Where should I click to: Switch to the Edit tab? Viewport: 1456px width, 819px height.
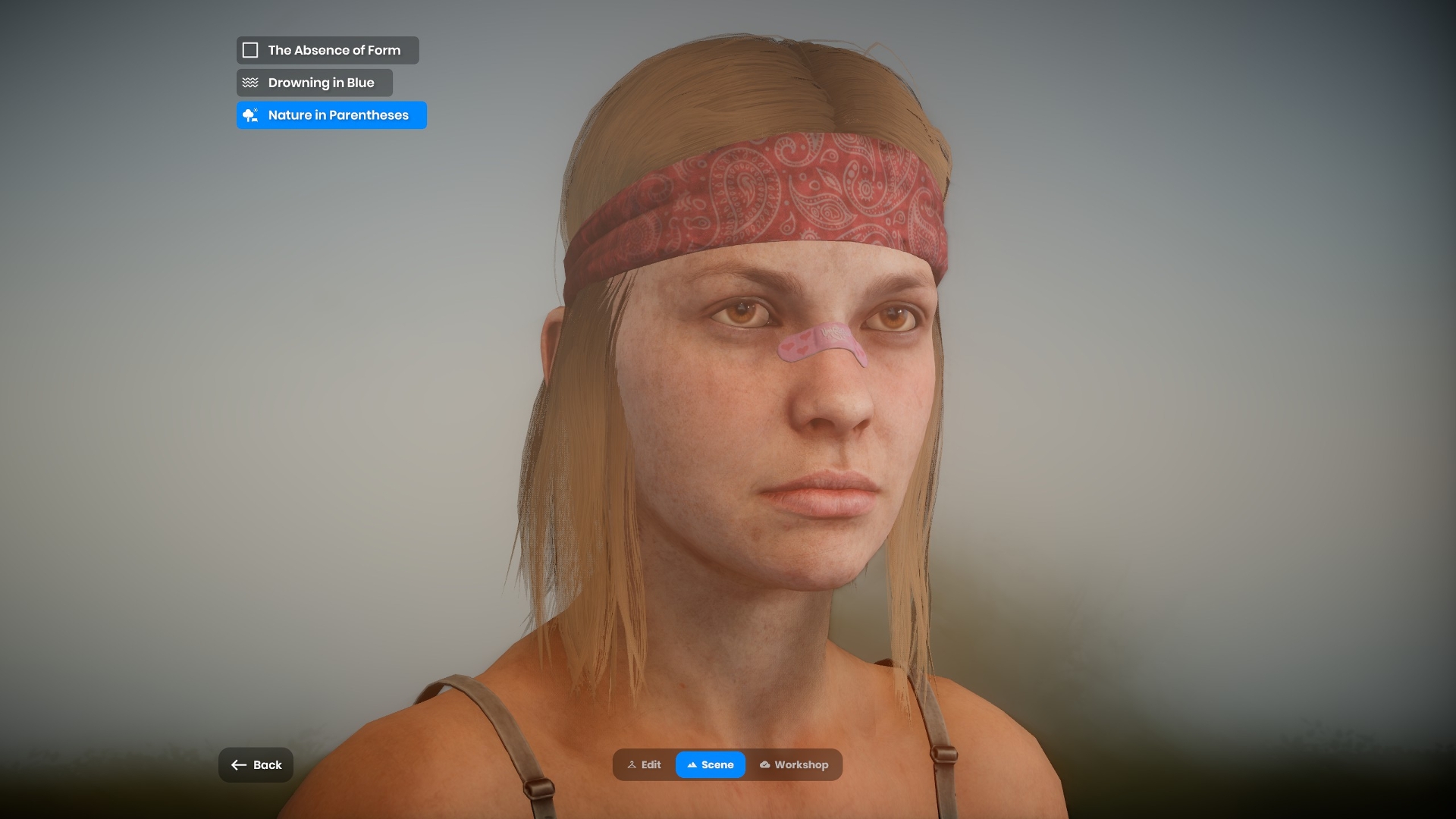coord(645,765)
